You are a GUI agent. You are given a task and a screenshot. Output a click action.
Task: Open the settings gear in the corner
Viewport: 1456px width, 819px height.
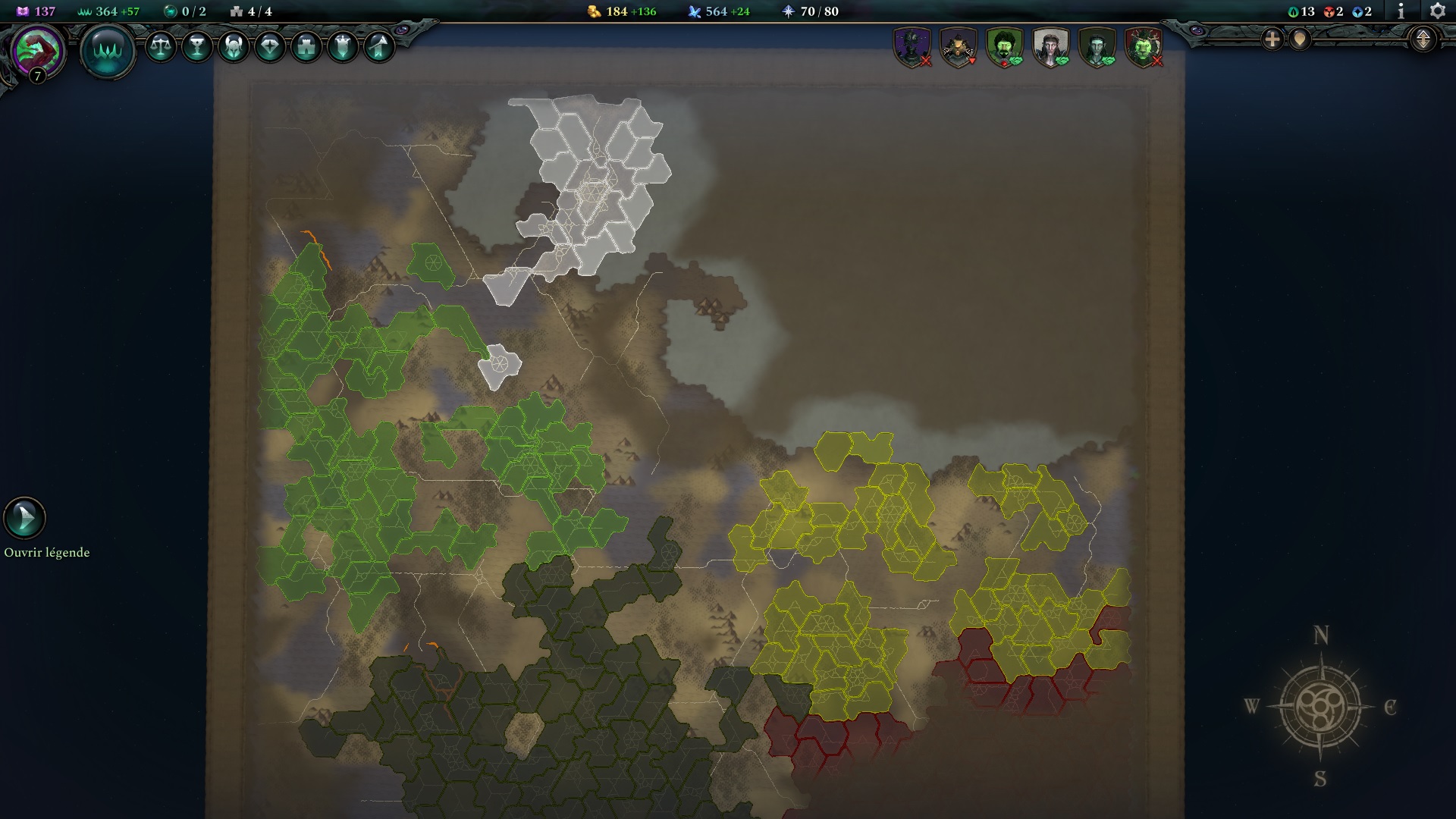coord(1439,11)
